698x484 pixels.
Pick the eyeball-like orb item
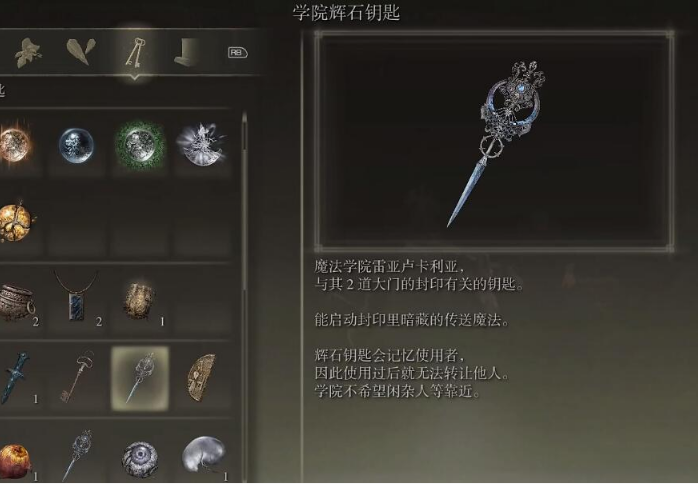[x=139, y=457]
